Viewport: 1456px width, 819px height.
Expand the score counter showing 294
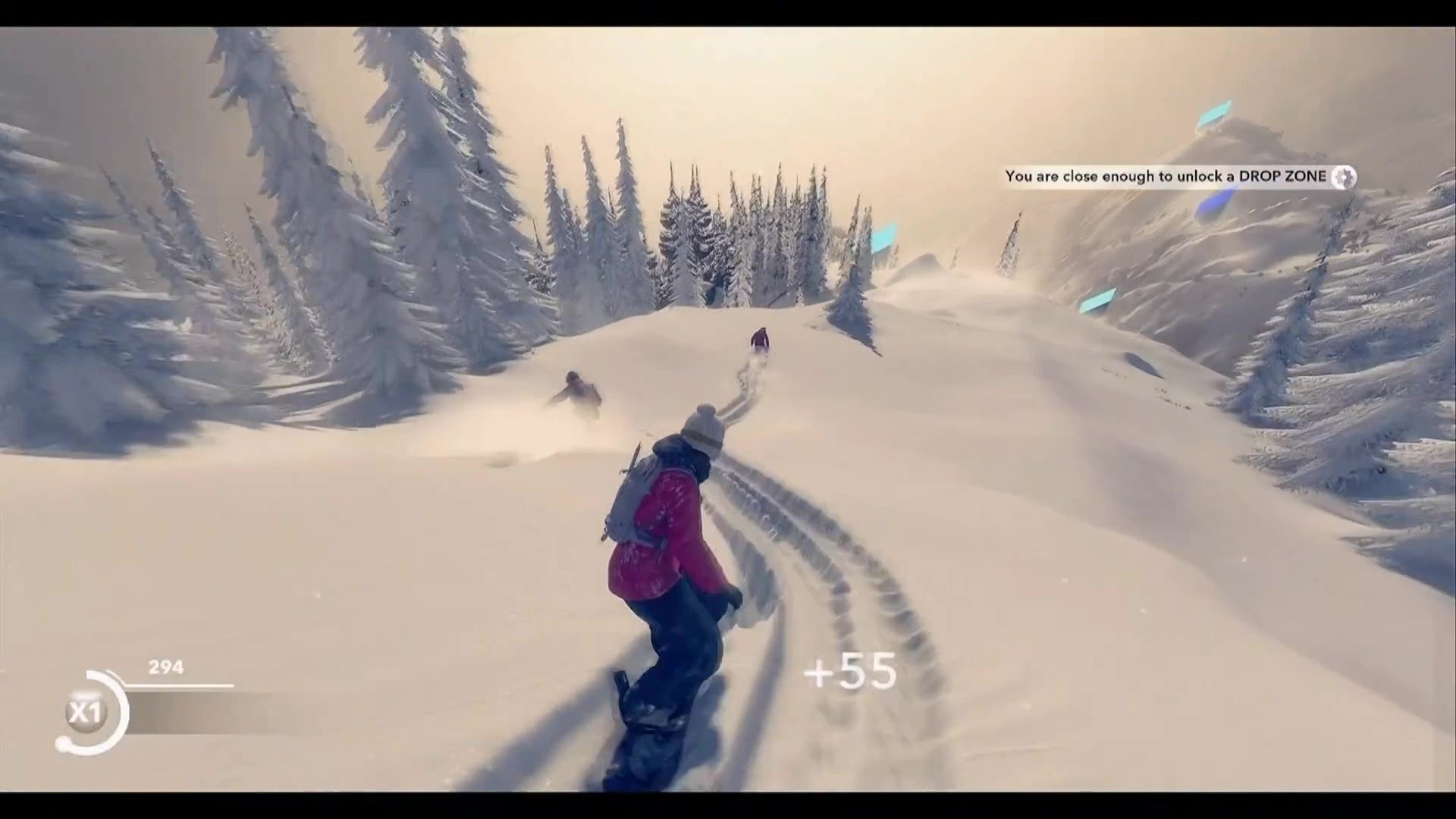point(164,667)
